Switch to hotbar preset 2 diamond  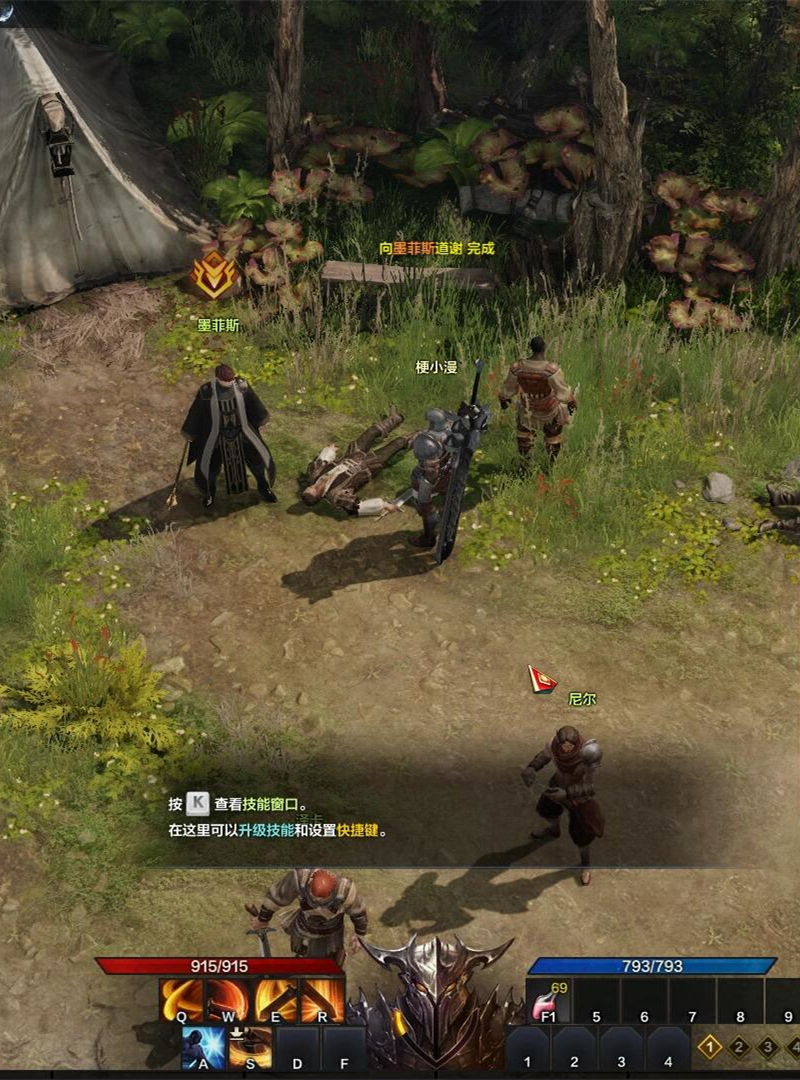[x=740, y=1047]
